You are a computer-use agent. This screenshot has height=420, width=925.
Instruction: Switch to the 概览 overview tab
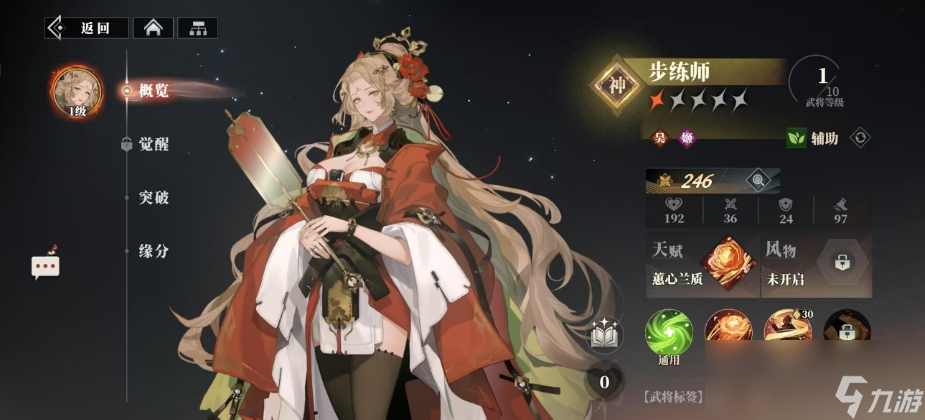point(152,91)
